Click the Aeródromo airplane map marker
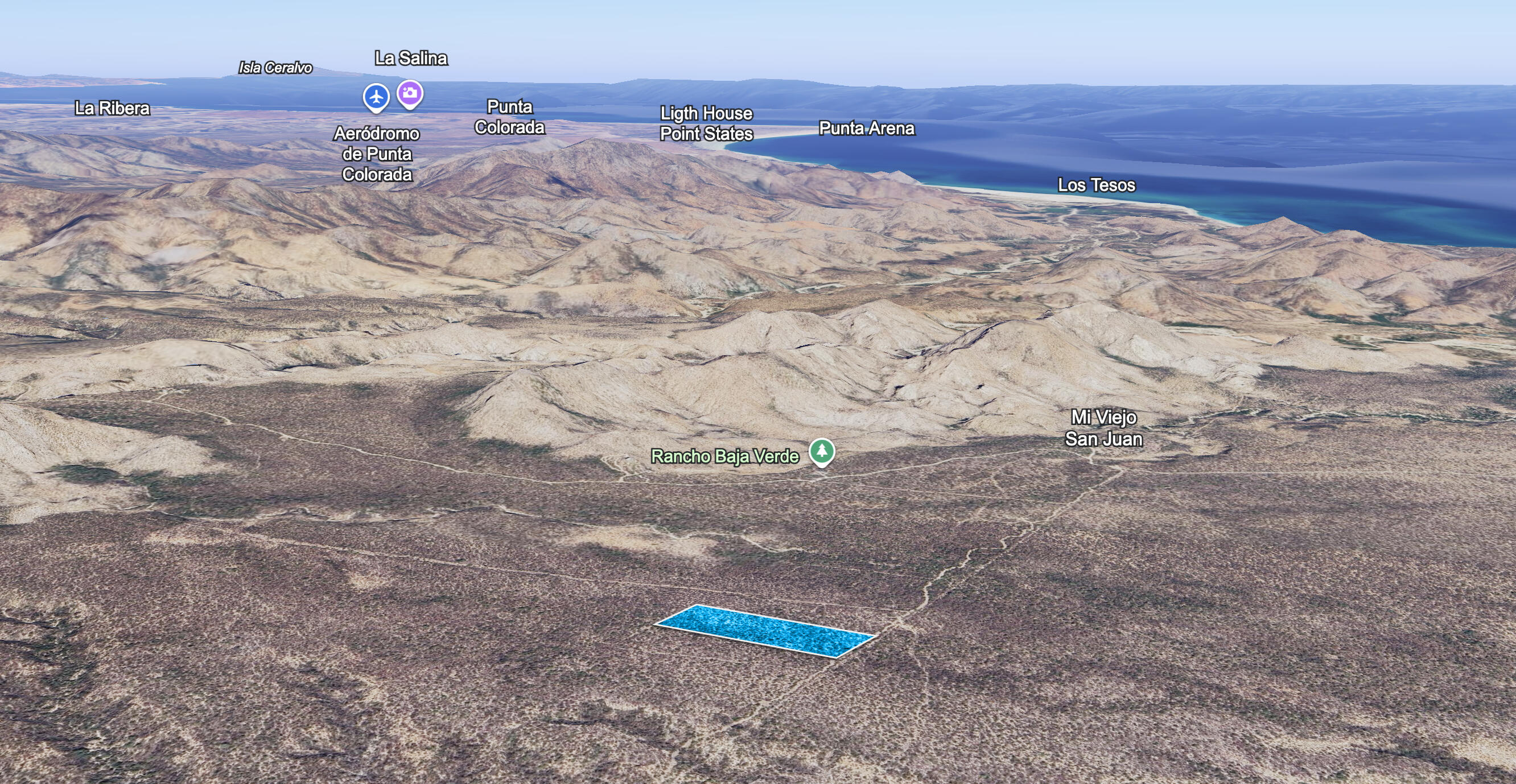 click(x=376, y=97)
